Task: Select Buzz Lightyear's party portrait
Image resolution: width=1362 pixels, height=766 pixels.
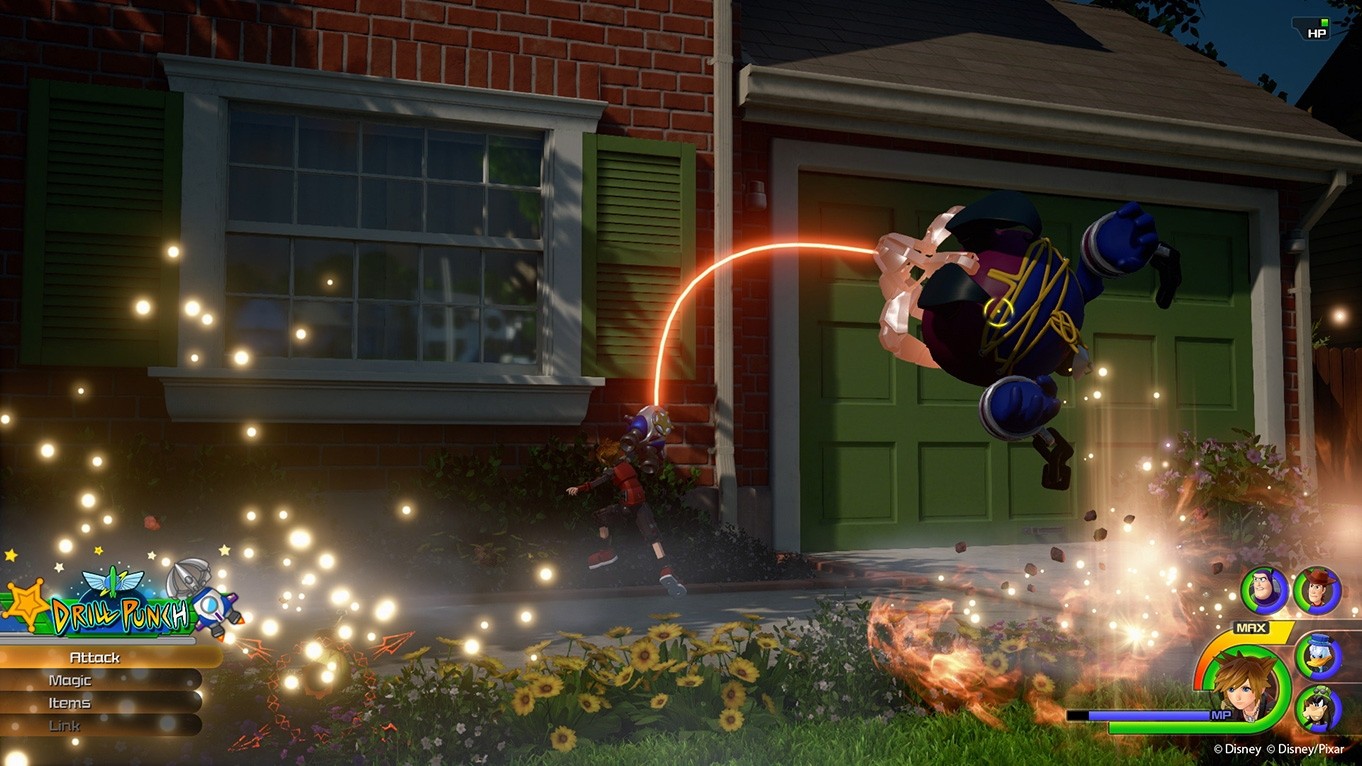Action: pyautogui.click(x=1263, y=589)
